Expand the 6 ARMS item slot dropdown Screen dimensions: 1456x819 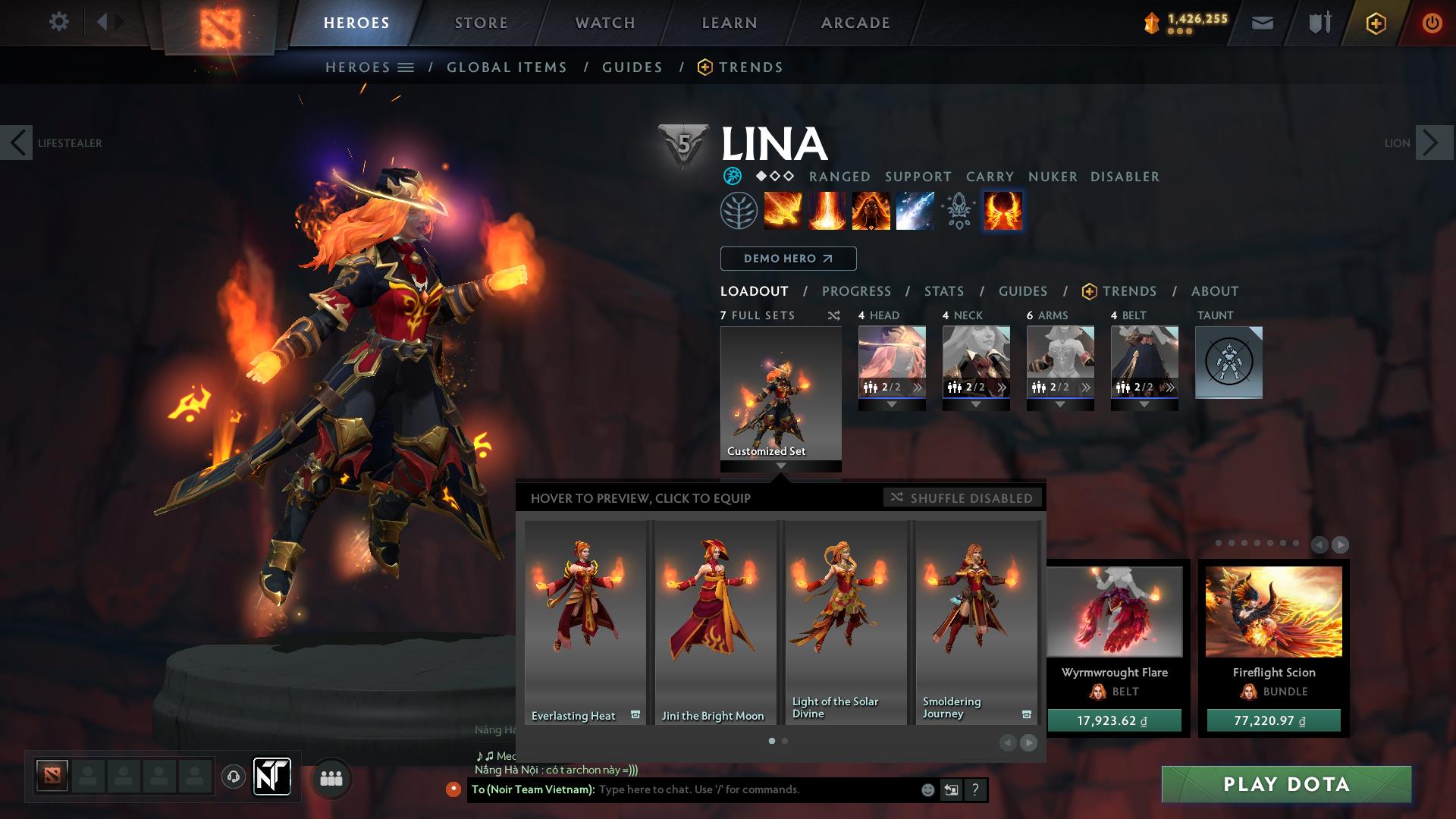click(1060, 404)
